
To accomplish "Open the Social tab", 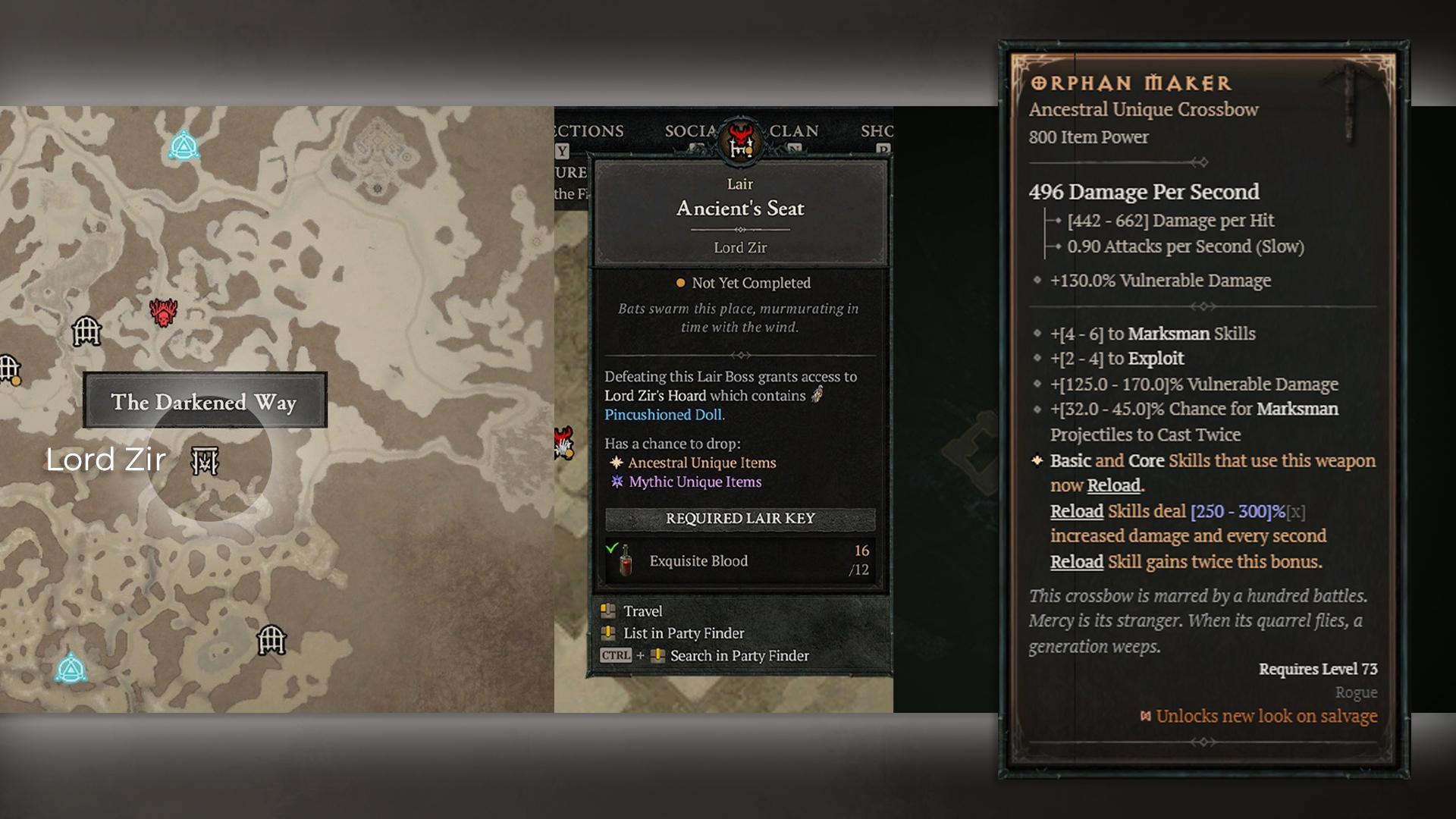I will [x=689, y=131].
